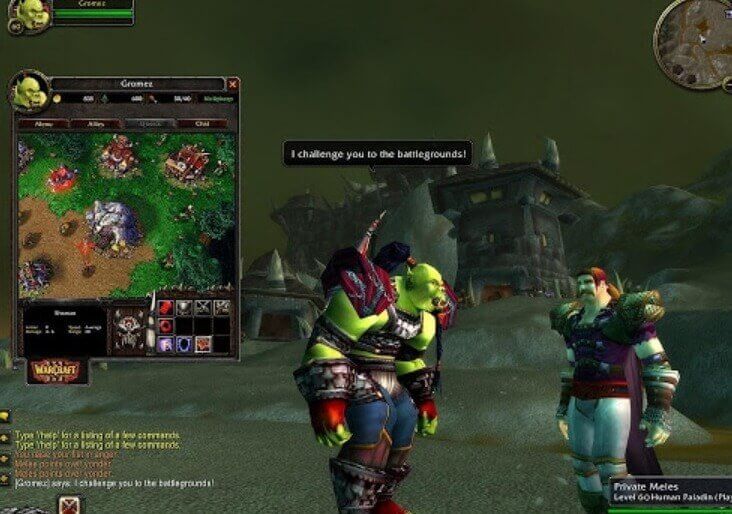Click the crossed swords attack command
Image resolution: width=732 pixels, height=514 pixels.
(x=203, y=308)
